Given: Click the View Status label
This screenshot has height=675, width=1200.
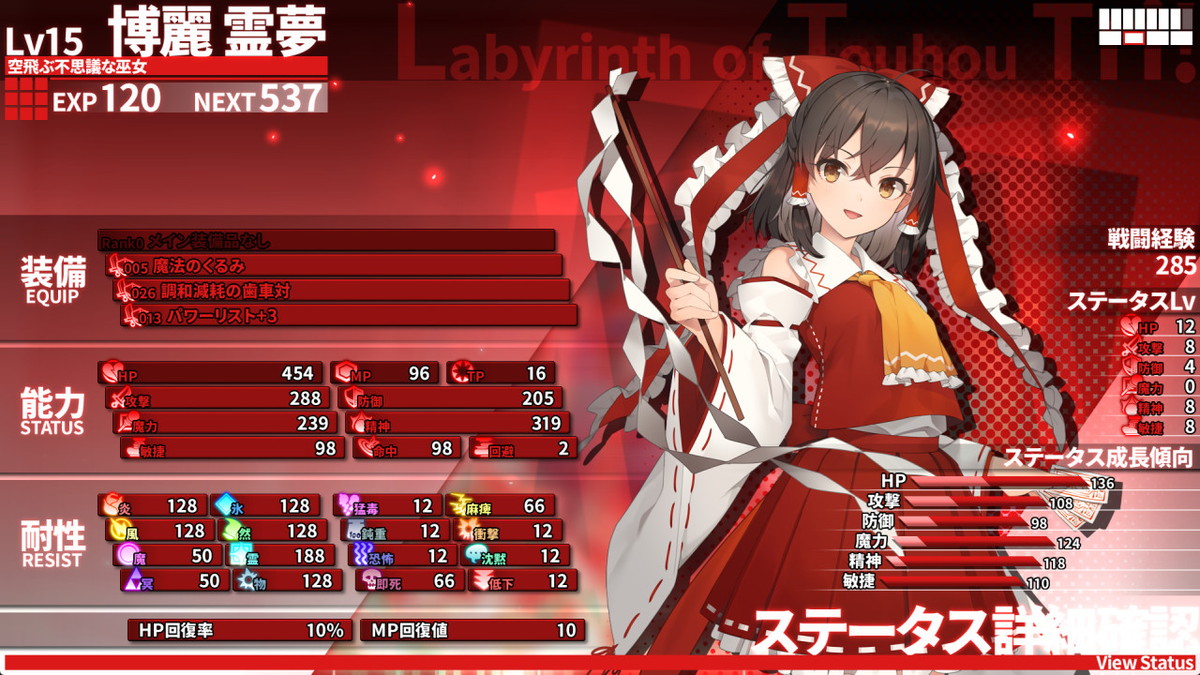Looking at the screenshot, I should coord(1144,663).
